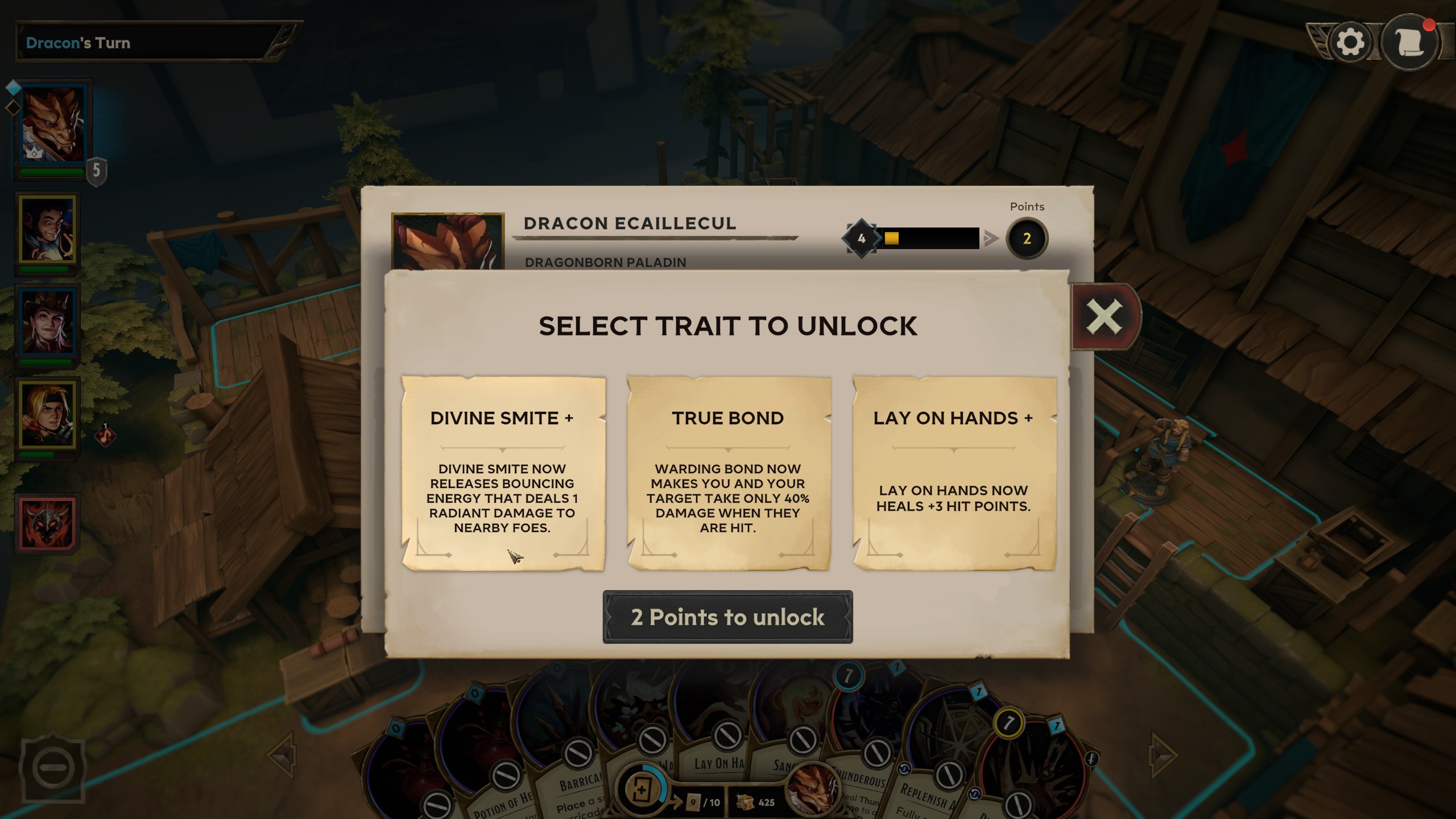Select the Potion of Healing card
Screen dimensions: 1456x819
click(x=500, y=802)
